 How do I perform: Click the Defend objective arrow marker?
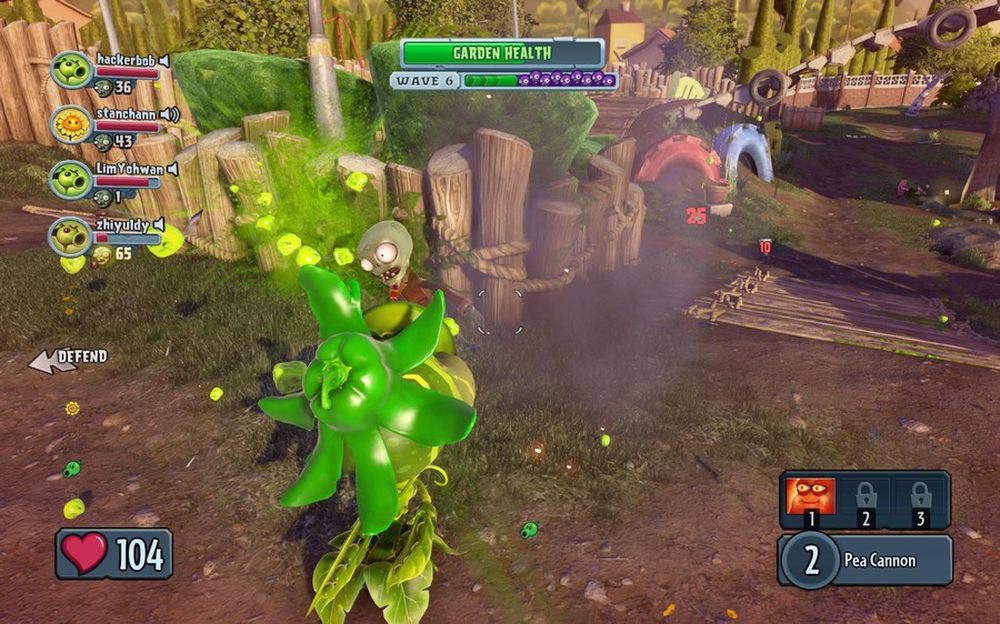(52, 362)
